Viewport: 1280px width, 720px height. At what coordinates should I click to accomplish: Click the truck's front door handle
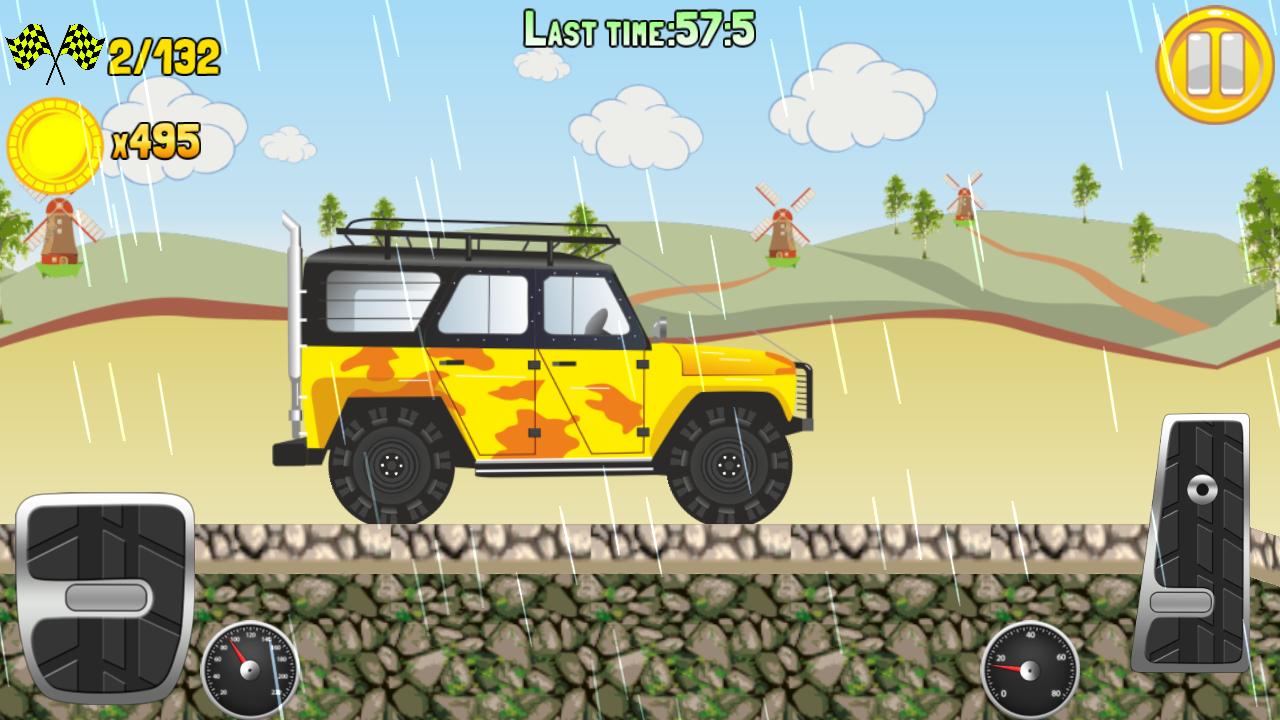pos(563,362)
